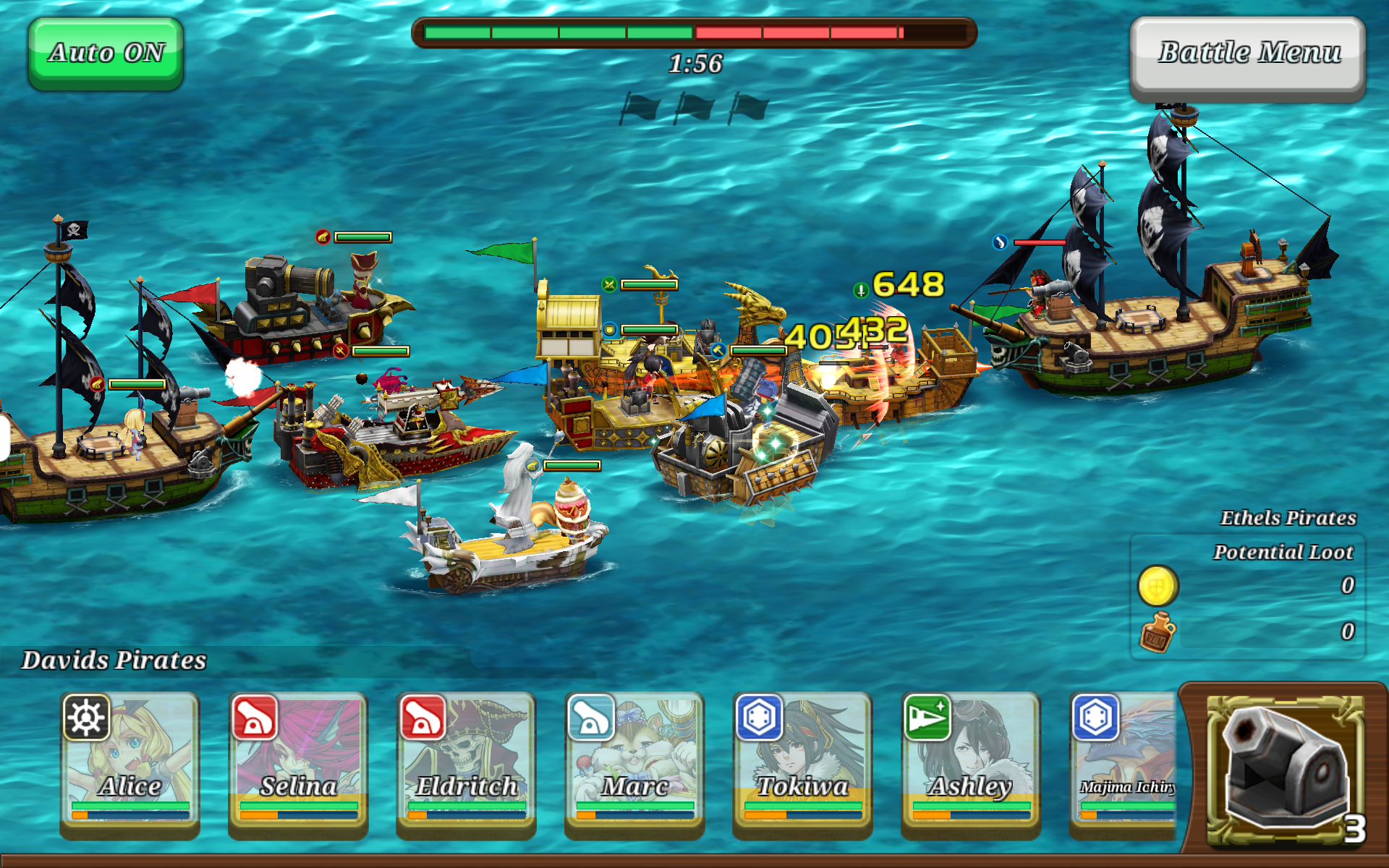Toggle the Auto ON button
This screenshot has height=868, width=1389.
click(106, 54)
